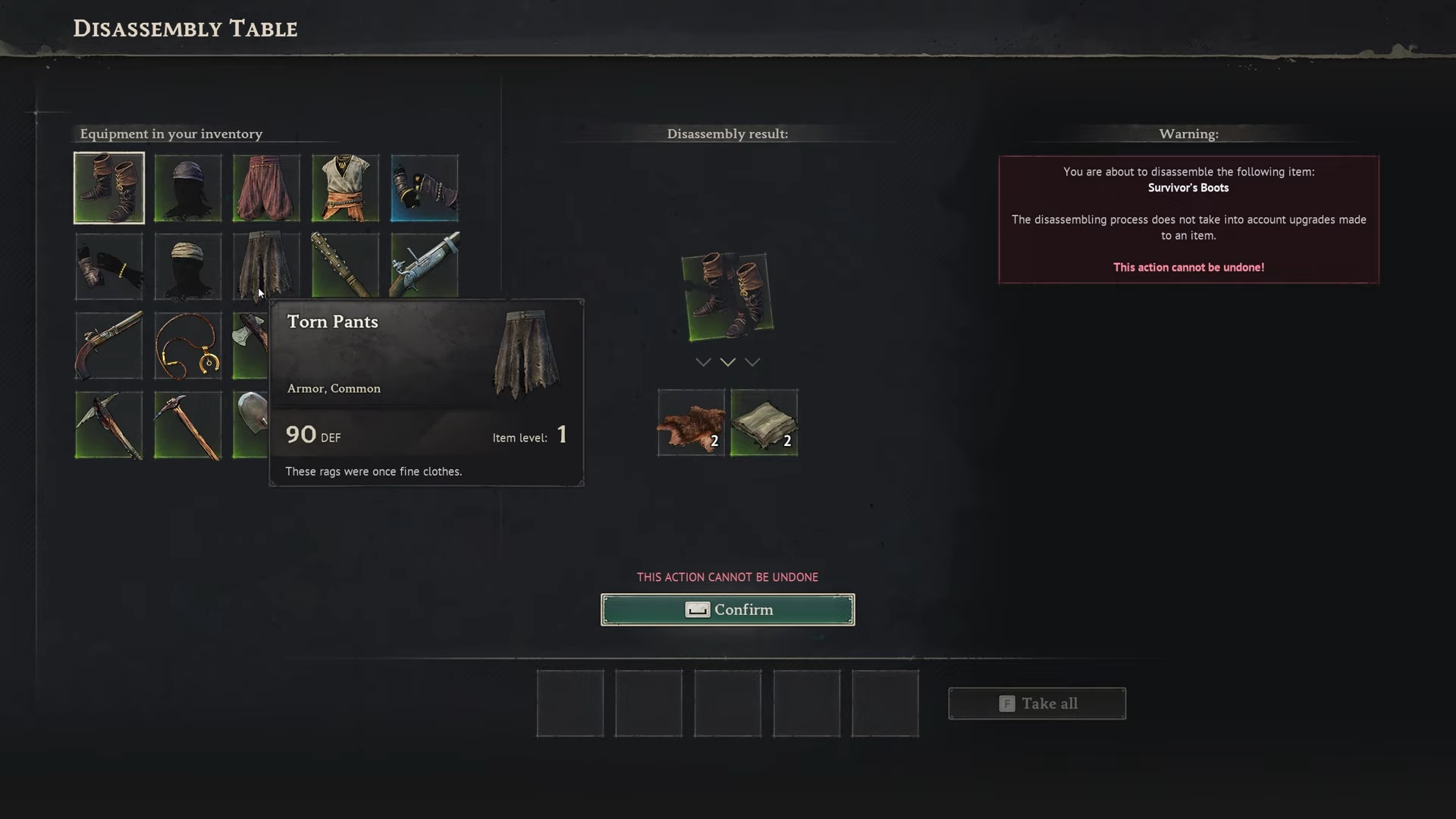Pick the flintlock pistol slot
The width and height of the screenshot is (1456, 819).
(x=109, y=346)
